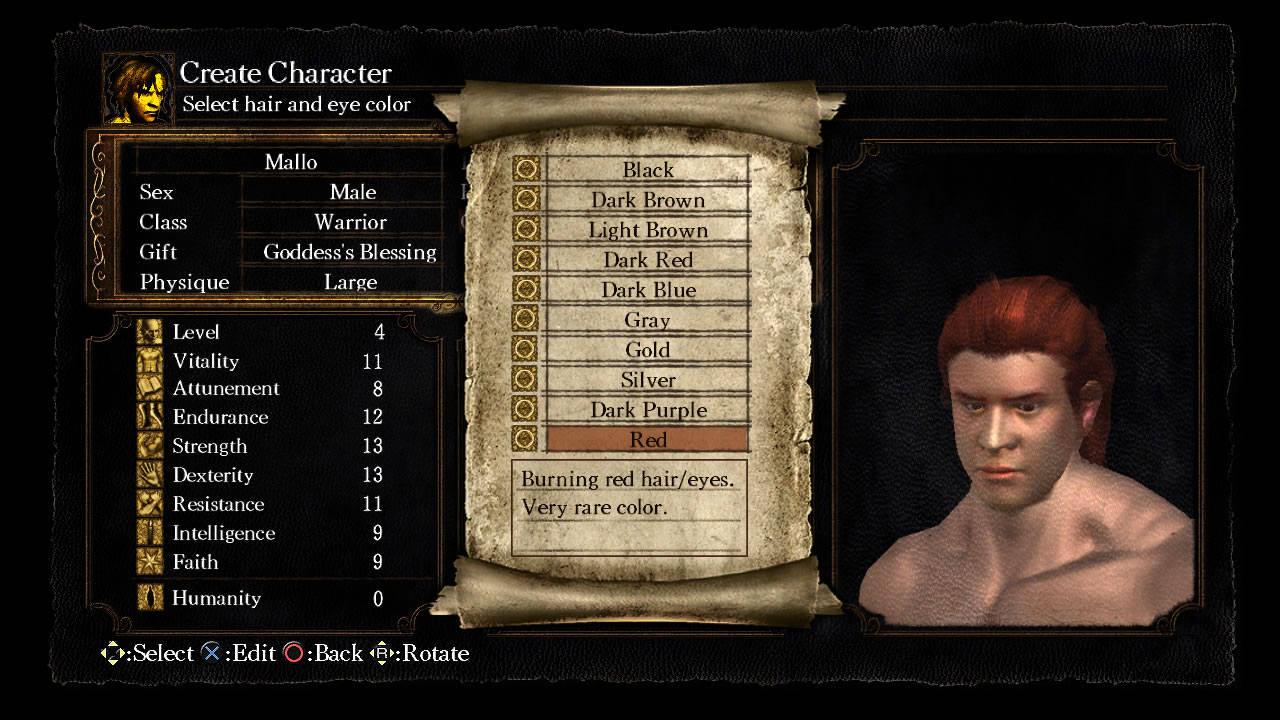Viewport: 1280px width, 720px height.
Task: Pick Light Brown from the list
Action: coord(647,230)
